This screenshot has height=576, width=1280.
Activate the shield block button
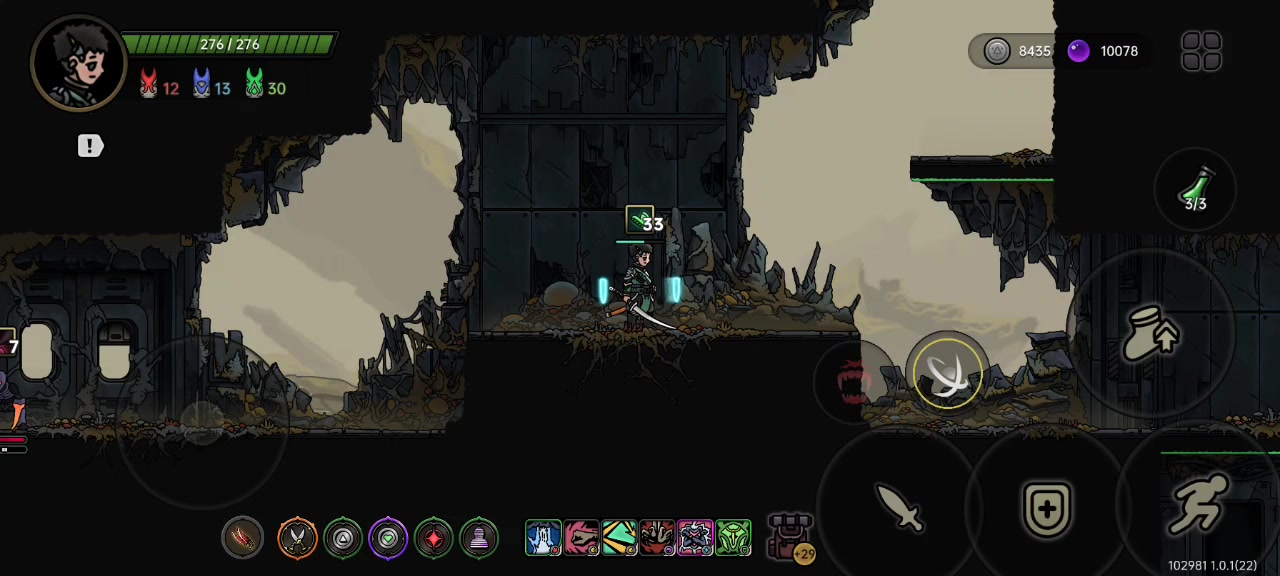click(1047, 509)
